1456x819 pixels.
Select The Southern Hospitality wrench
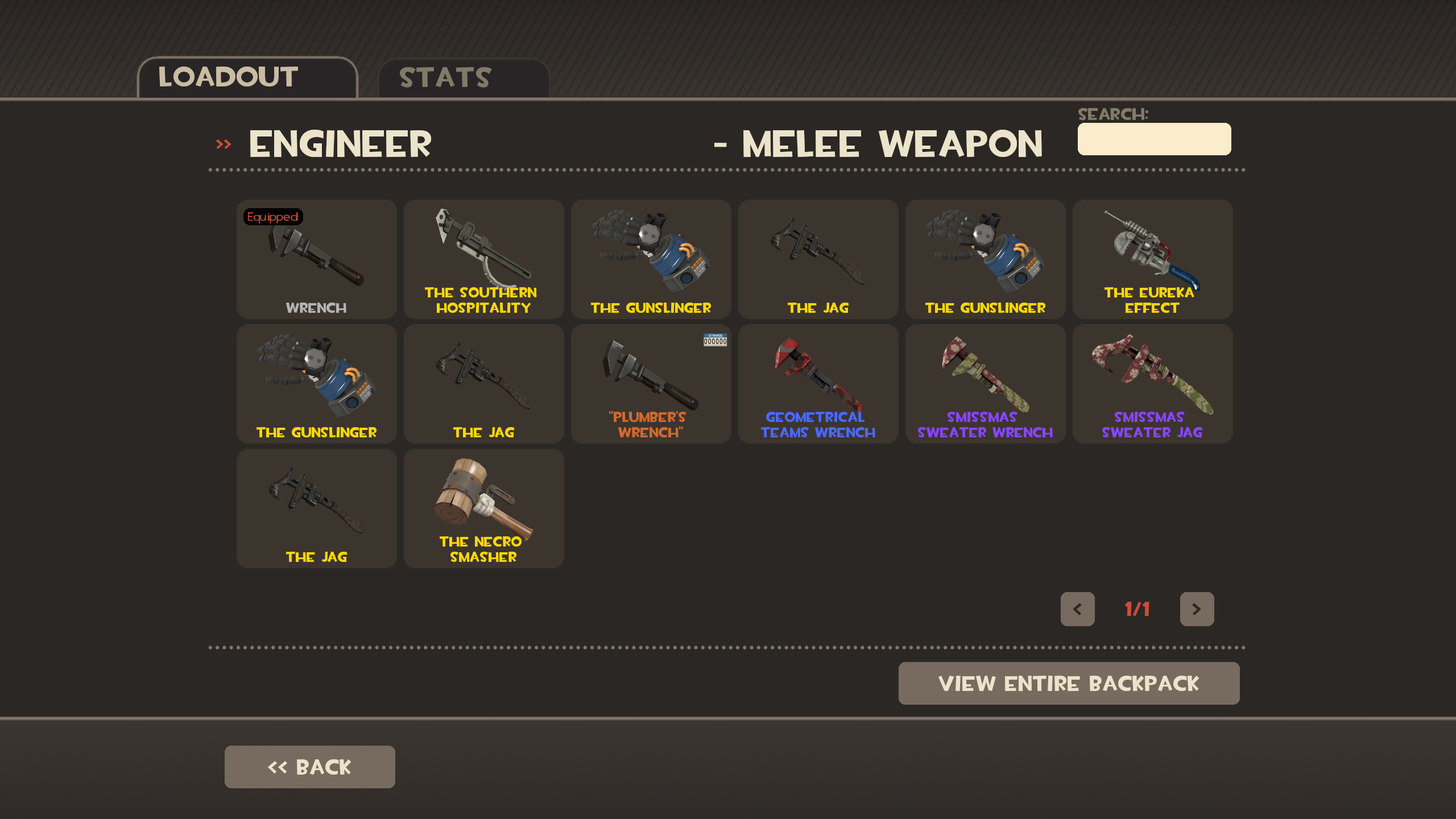click(483, 259)
